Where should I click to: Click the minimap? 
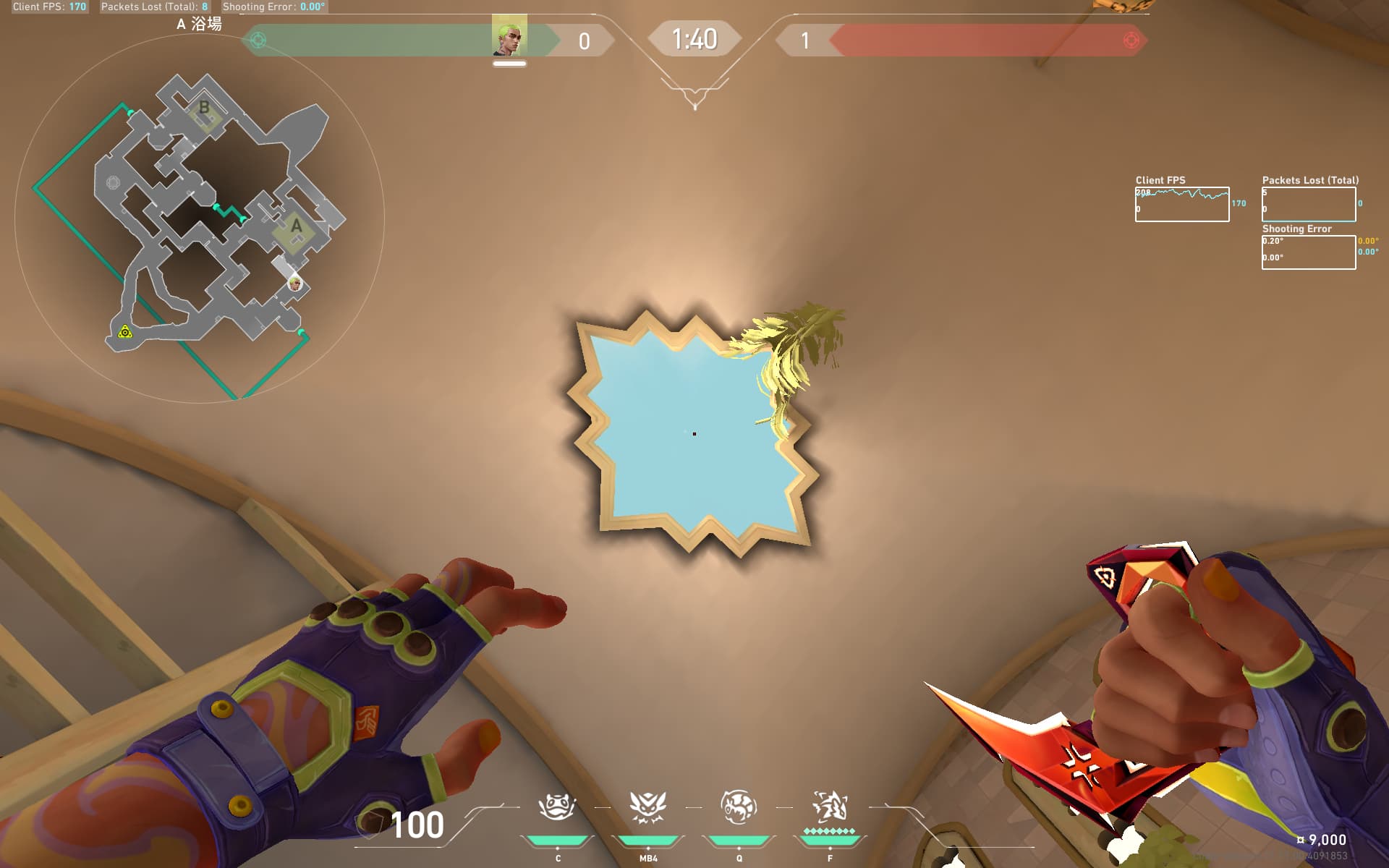[199, 218]
